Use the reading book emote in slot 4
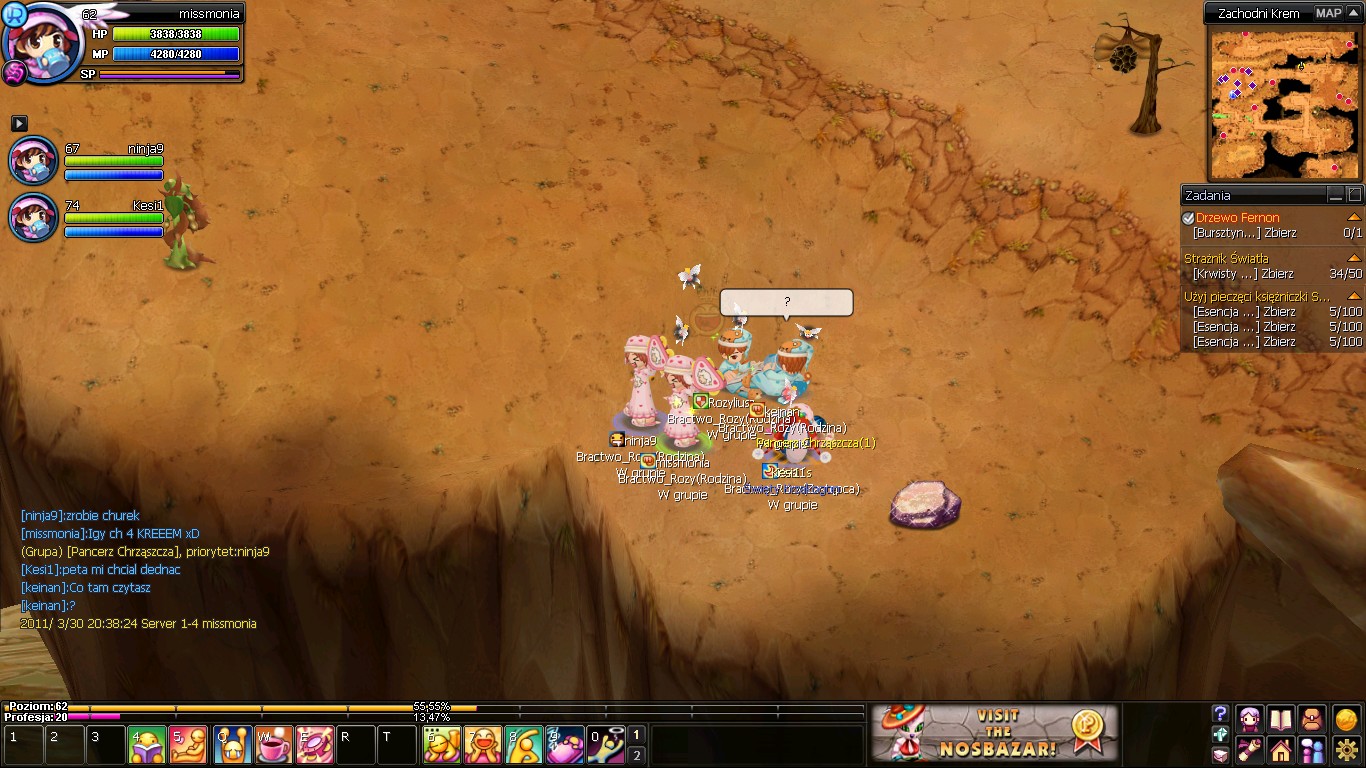Image resolution: width=1366 pixels, height=768 pixels. click(147, 745)
